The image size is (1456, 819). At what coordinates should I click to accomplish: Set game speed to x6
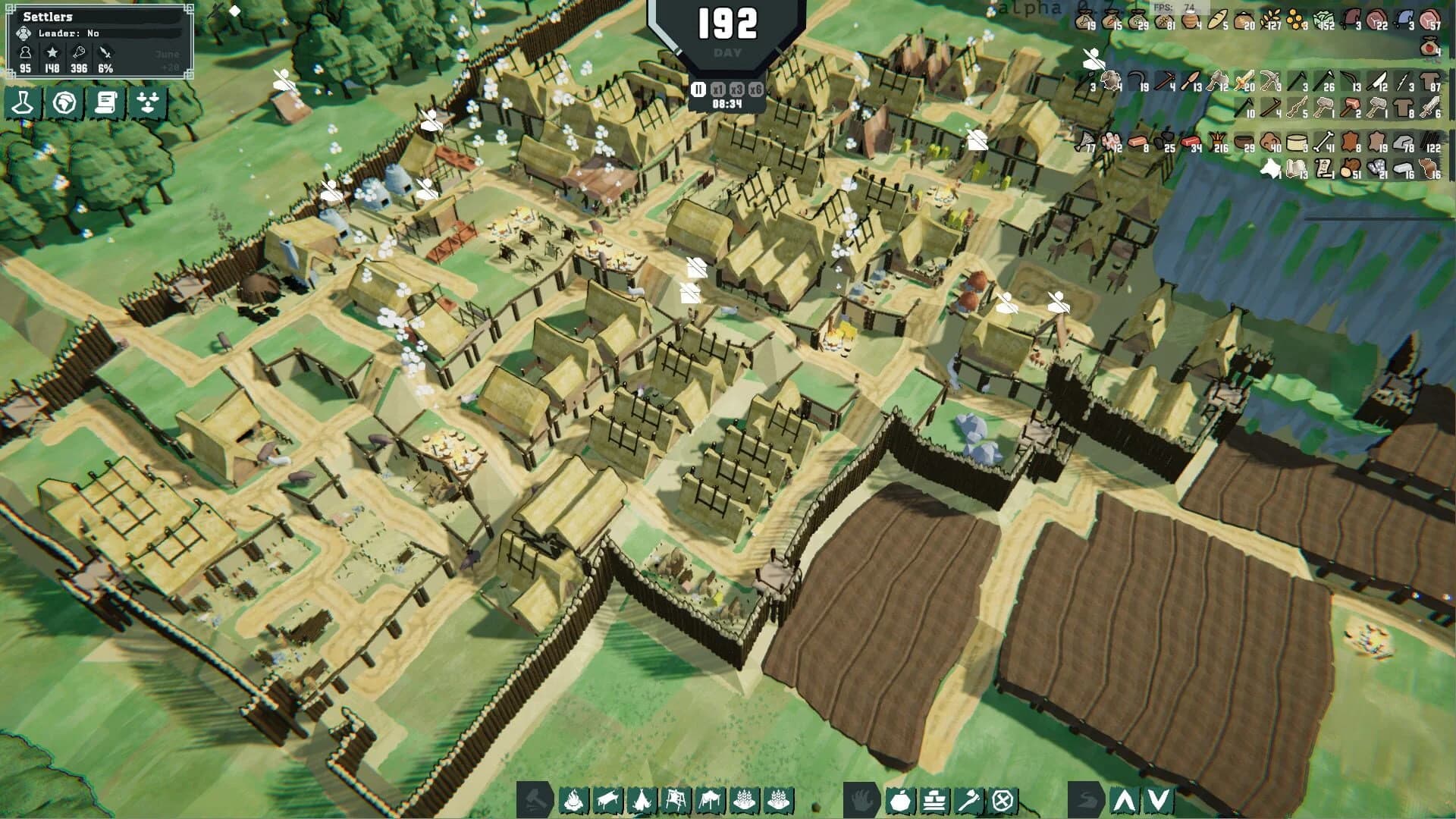756,88
